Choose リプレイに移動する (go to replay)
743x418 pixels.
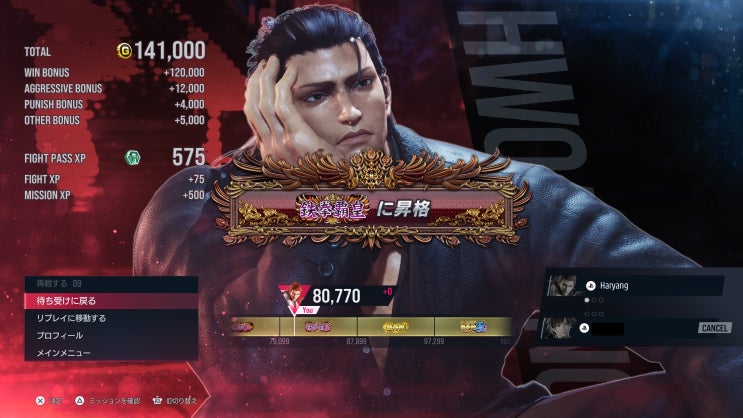click(110, 318)
